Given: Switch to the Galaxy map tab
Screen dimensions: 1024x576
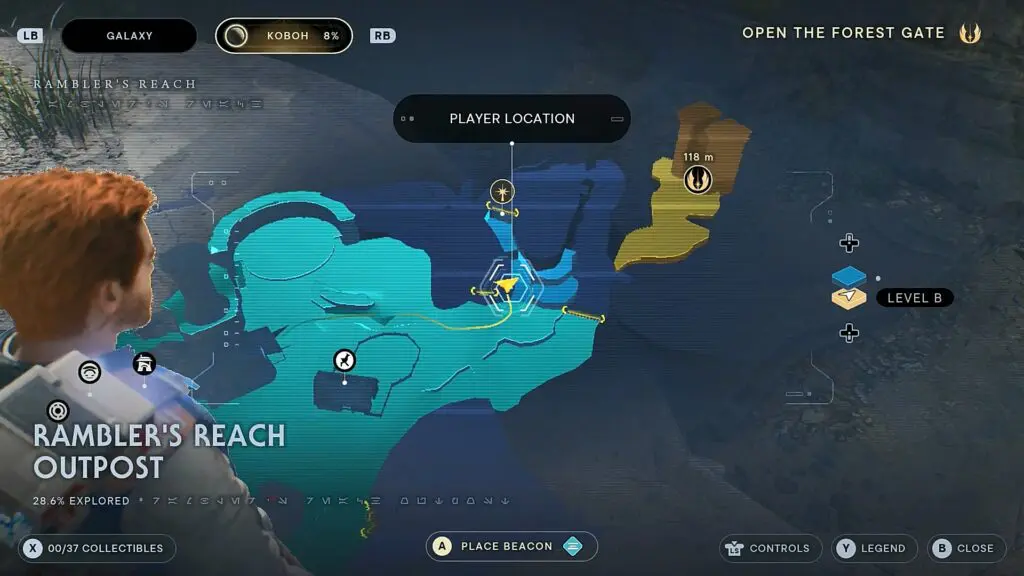Looking at the screenshot, I should click(129, 36).
